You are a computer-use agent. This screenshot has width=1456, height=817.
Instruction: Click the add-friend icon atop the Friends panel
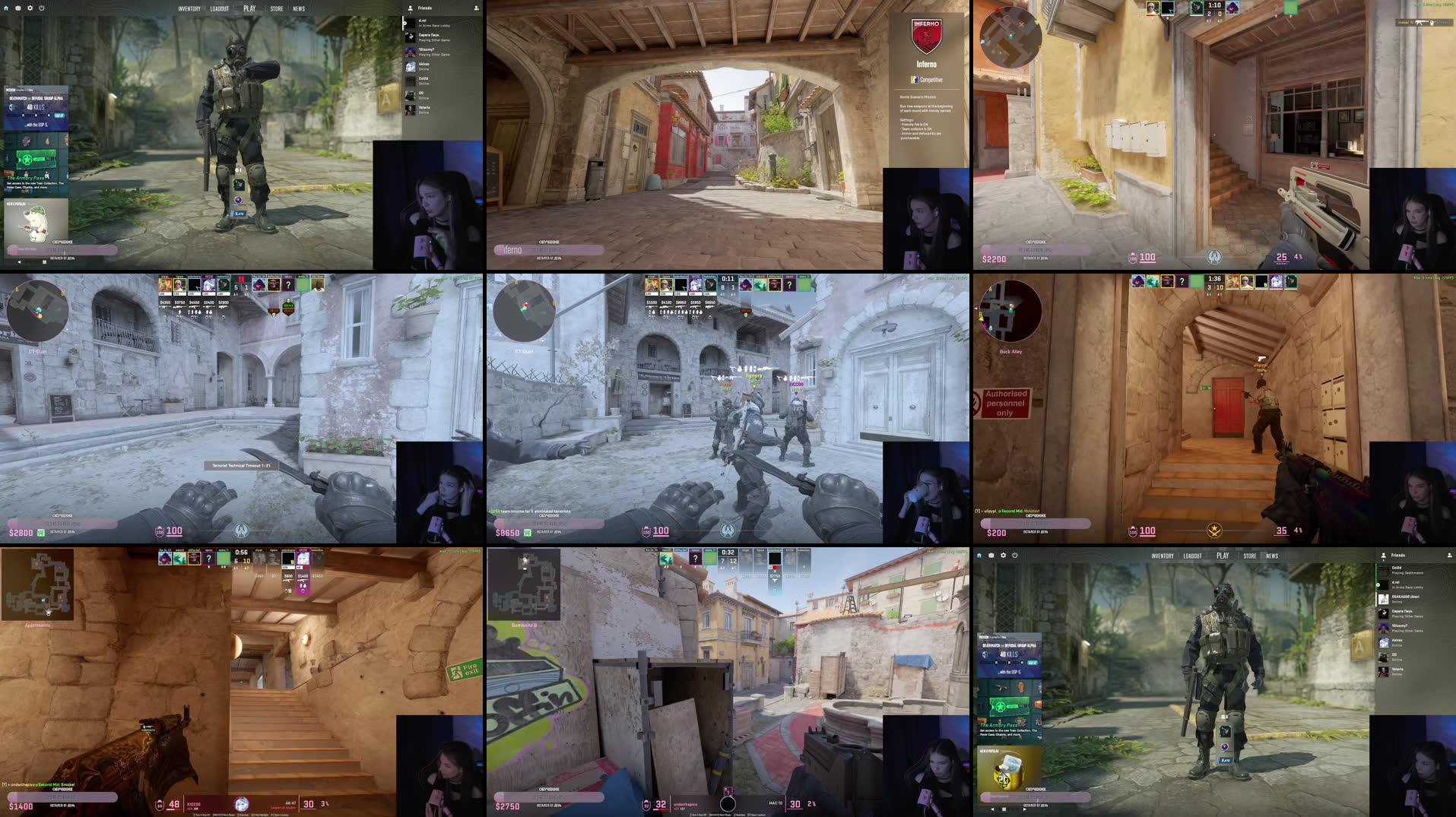477,8
